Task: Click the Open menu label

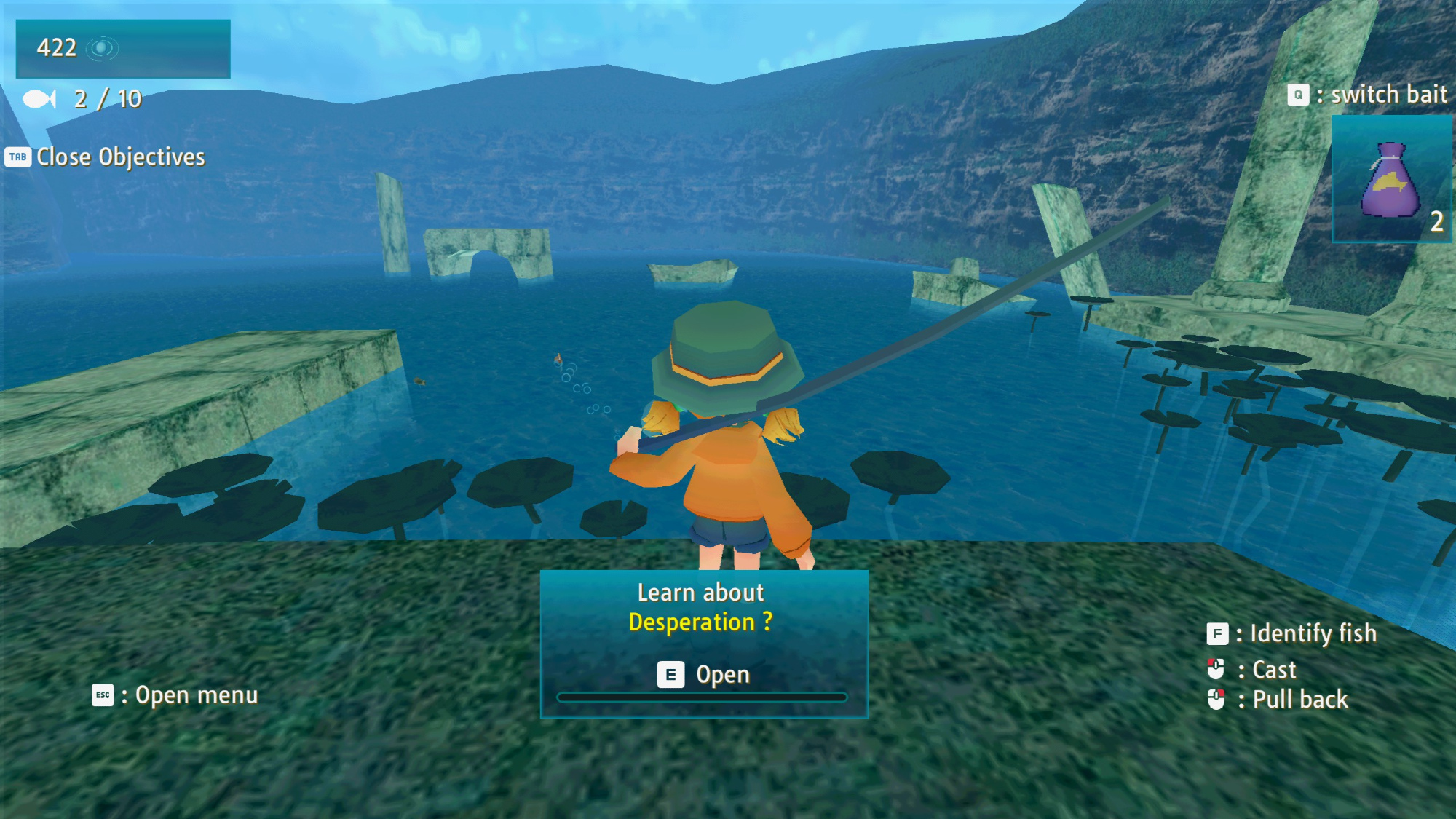Action: 196,695
